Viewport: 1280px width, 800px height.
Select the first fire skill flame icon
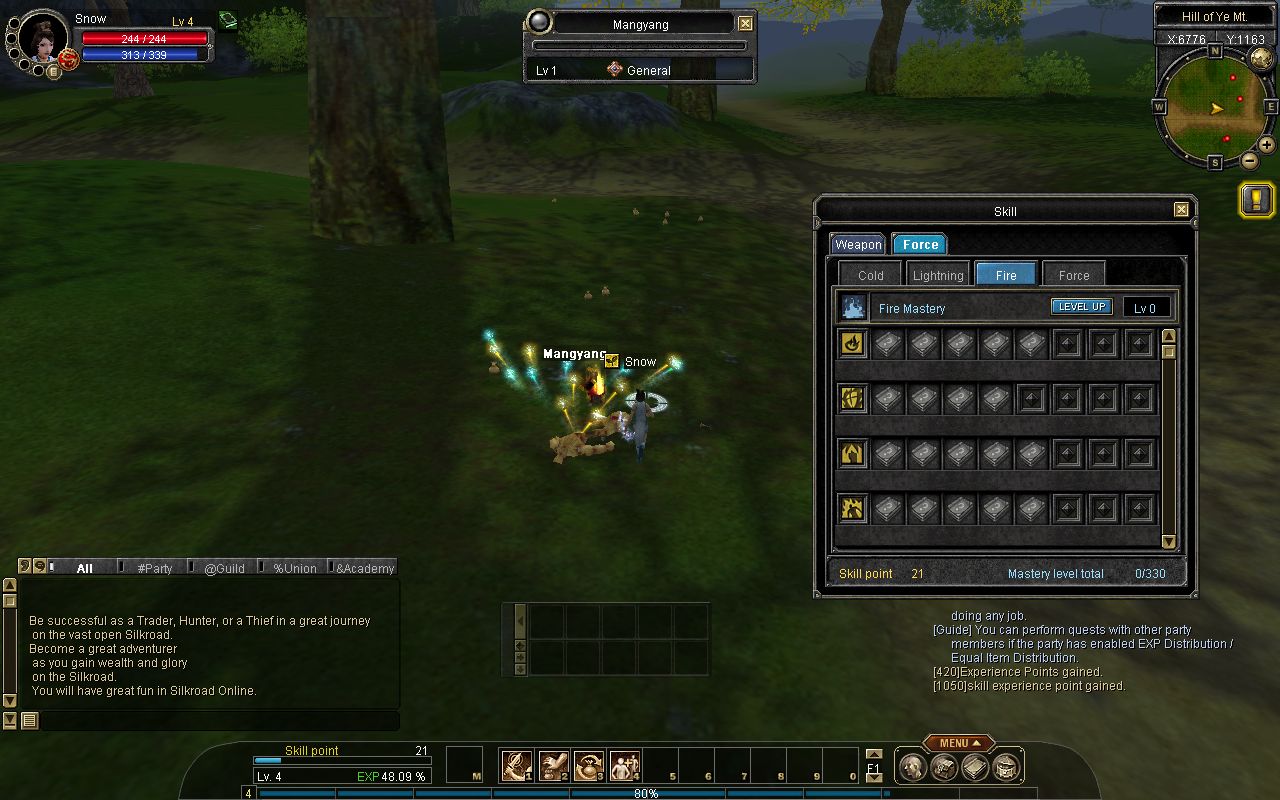852,344
